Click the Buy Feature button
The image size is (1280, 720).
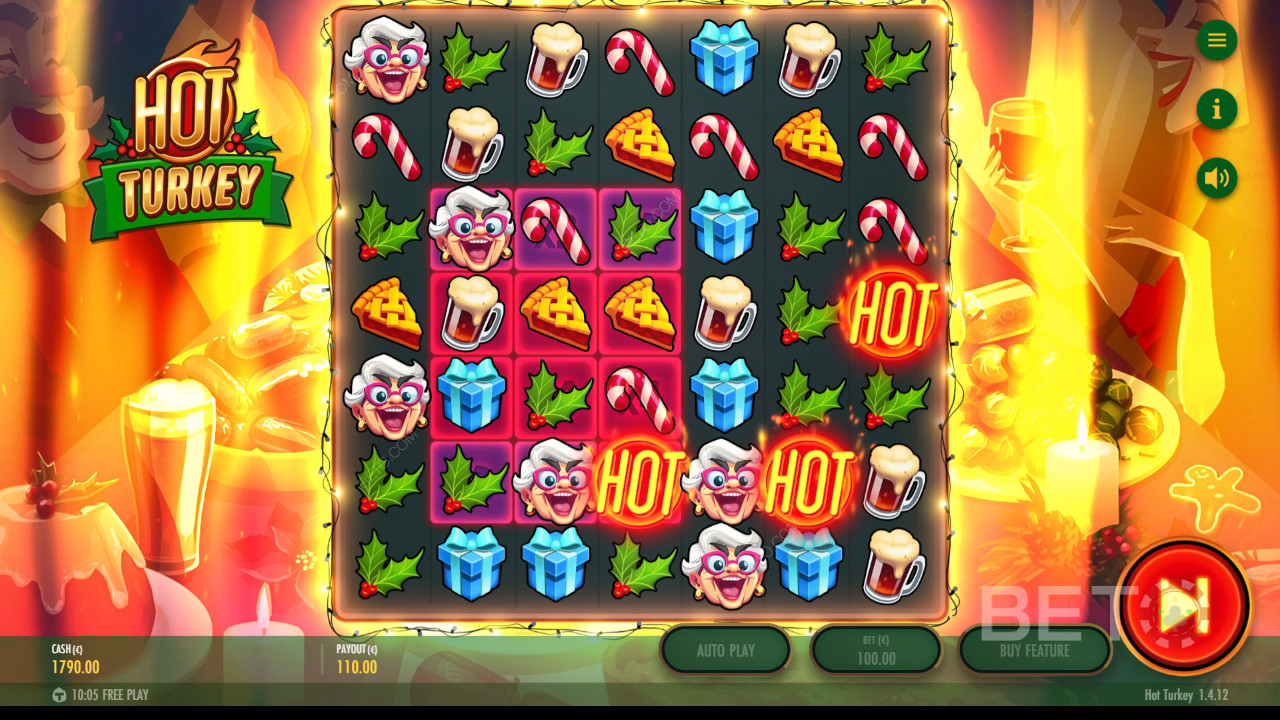point(1035,650)
